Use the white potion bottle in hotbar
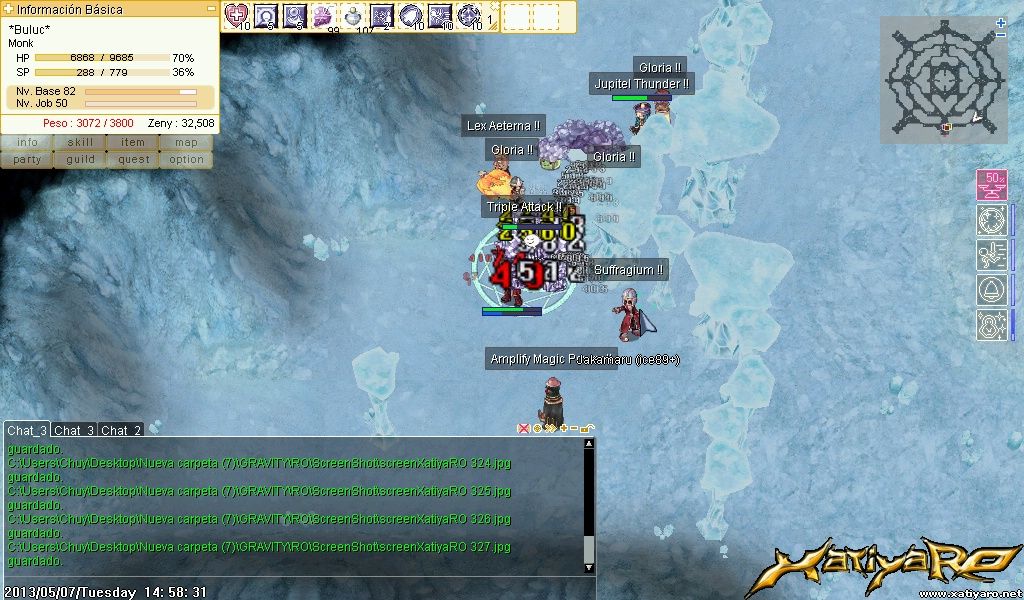Screen dimensions: 1024x600 353,15
